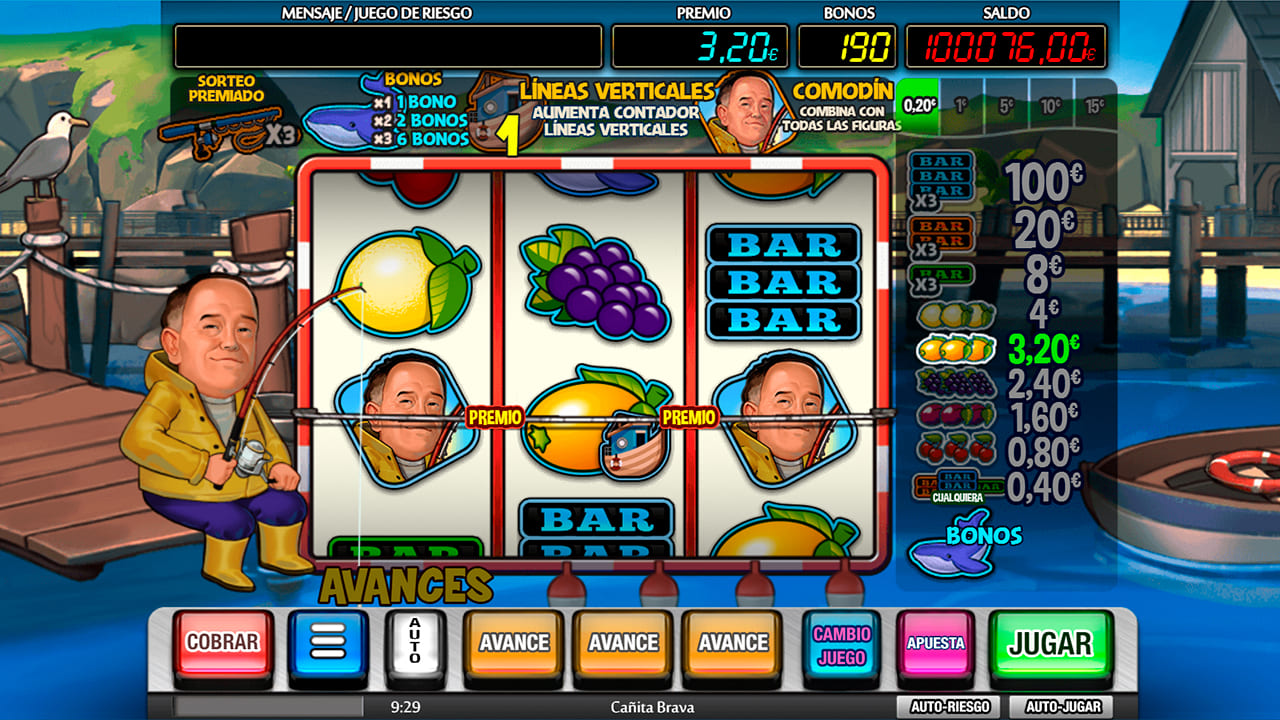Pick the 15€ bet tab

coord(1095,105)
